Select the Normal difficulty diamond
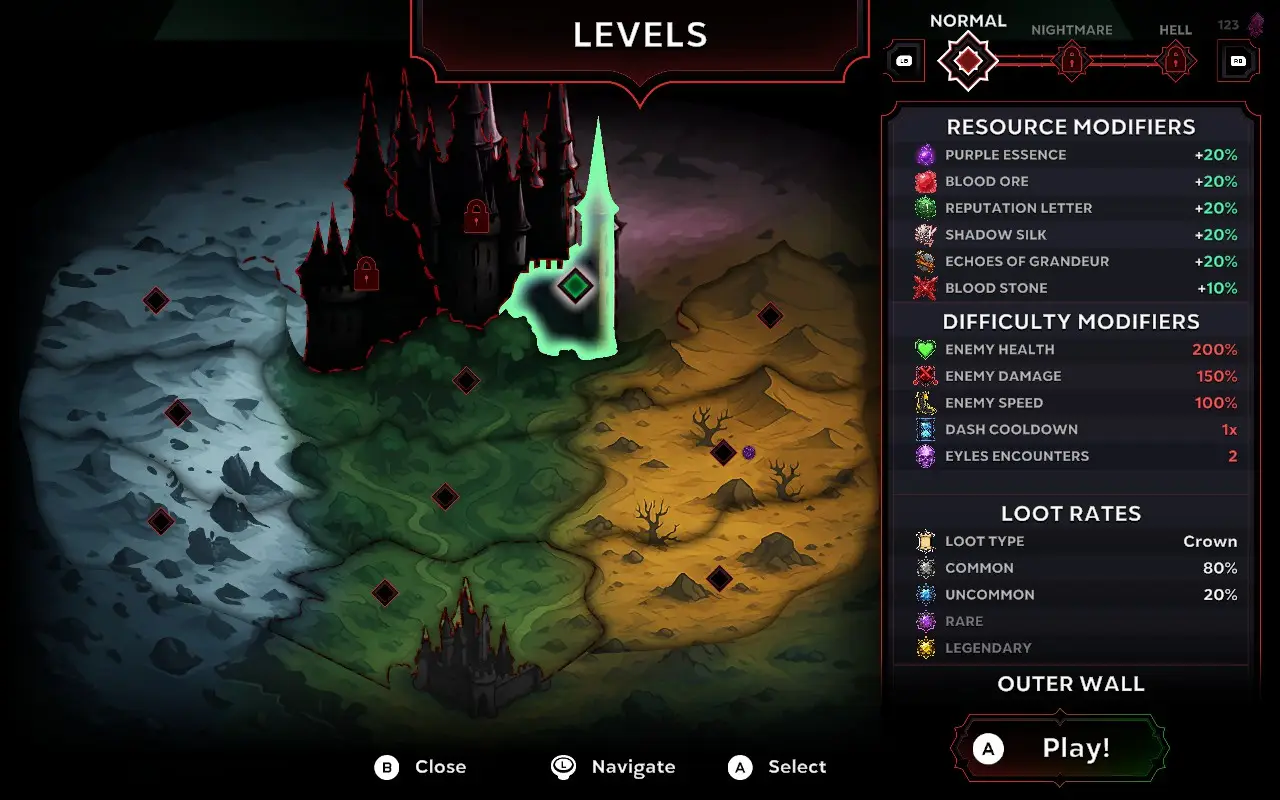Viewport: 1280px width, 800px height. coord(967,60)
